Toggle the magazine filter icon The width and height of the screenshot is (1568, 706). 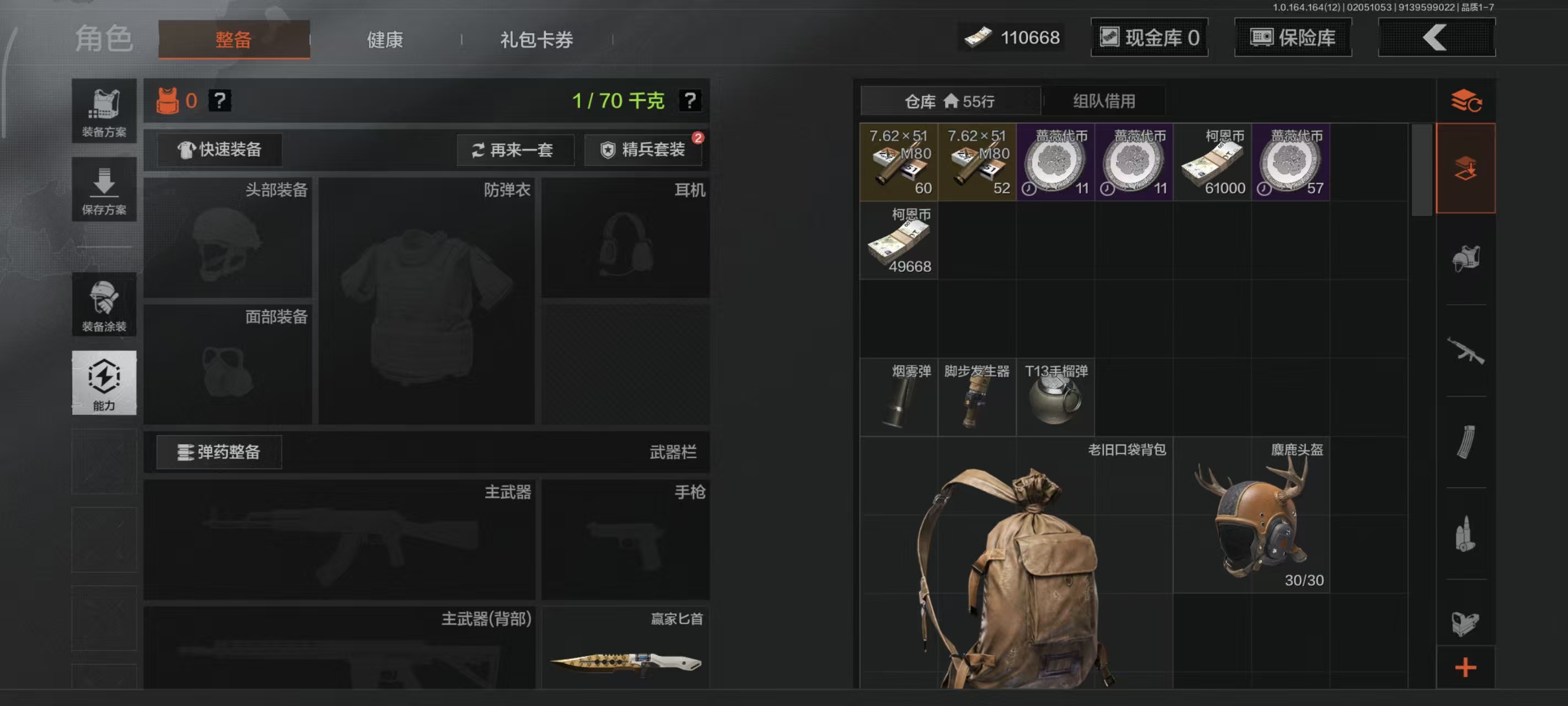[x=1467, y=442]
